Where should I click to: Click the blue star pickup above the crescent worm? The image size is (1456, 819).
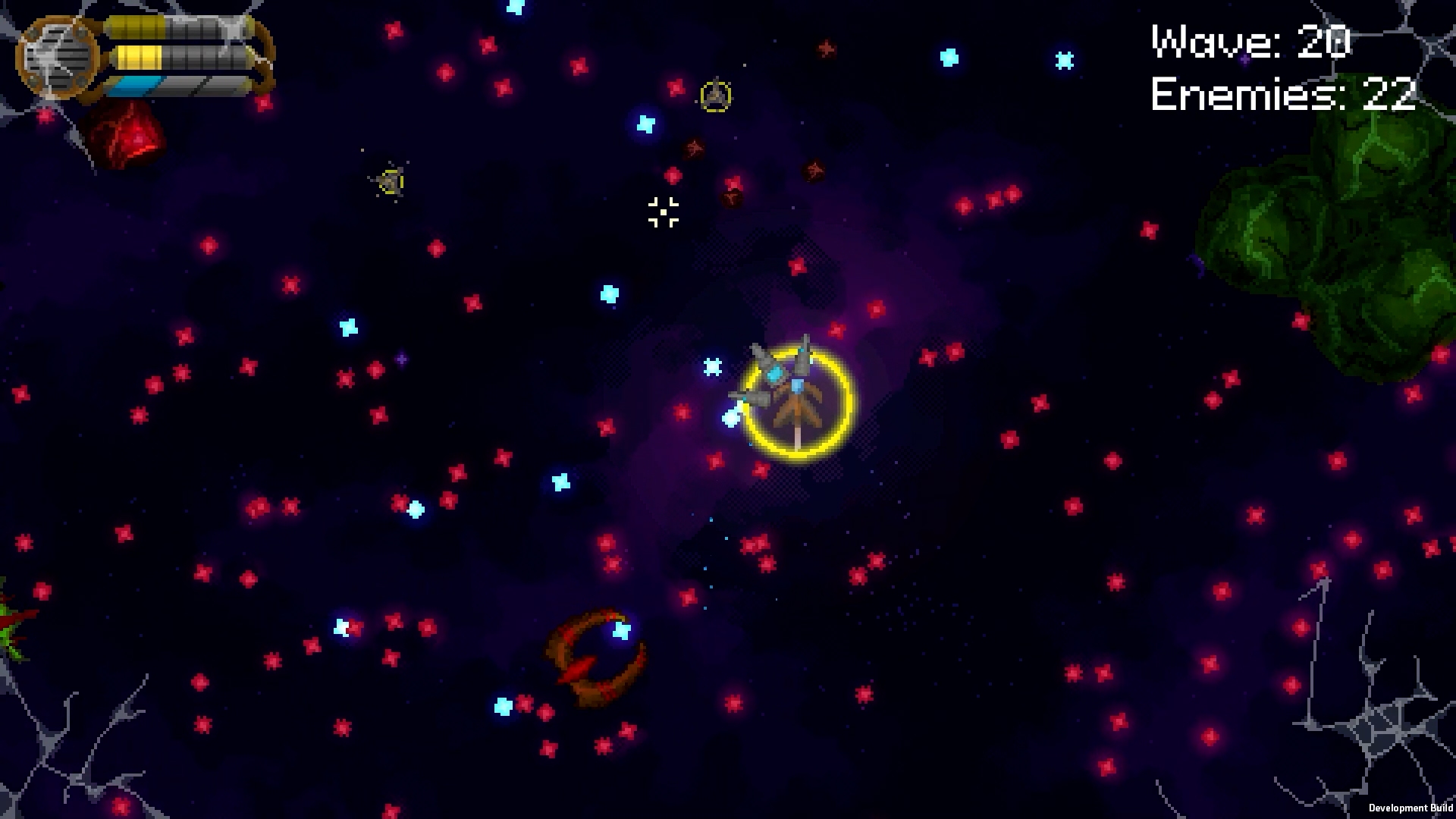tap(620, 630)
